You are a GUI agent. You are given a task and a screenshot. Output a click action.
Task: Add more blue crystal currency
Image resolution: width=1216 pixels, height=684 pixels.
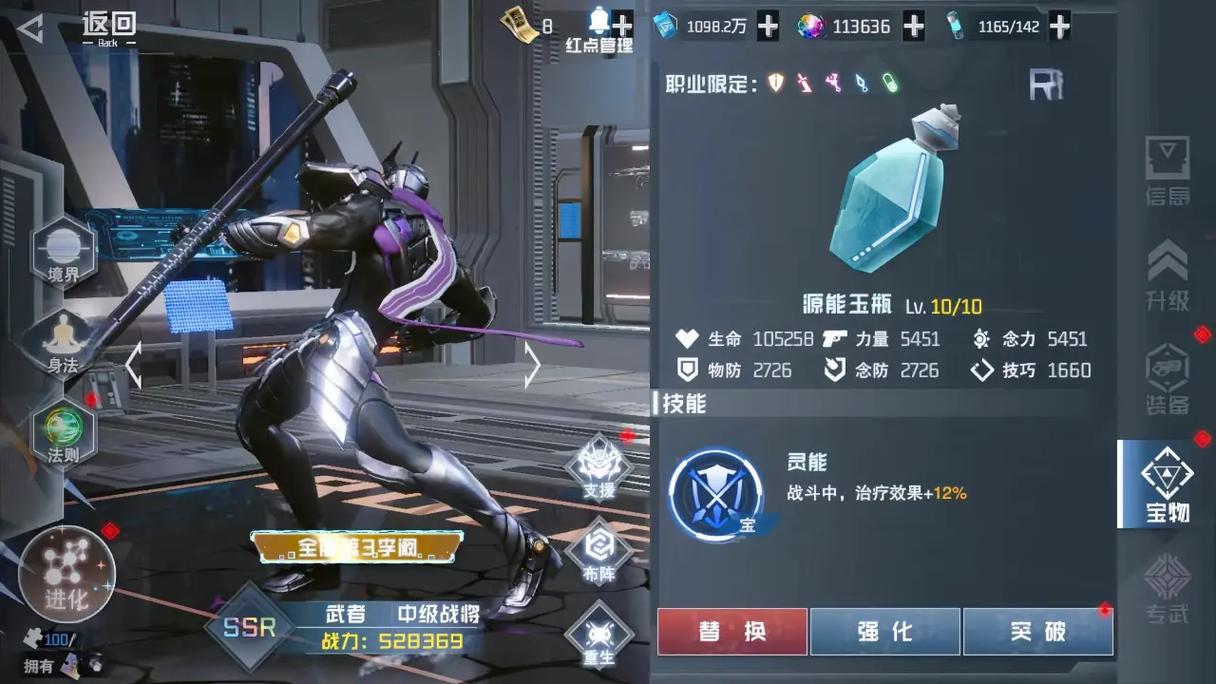[x=767, y=27]
